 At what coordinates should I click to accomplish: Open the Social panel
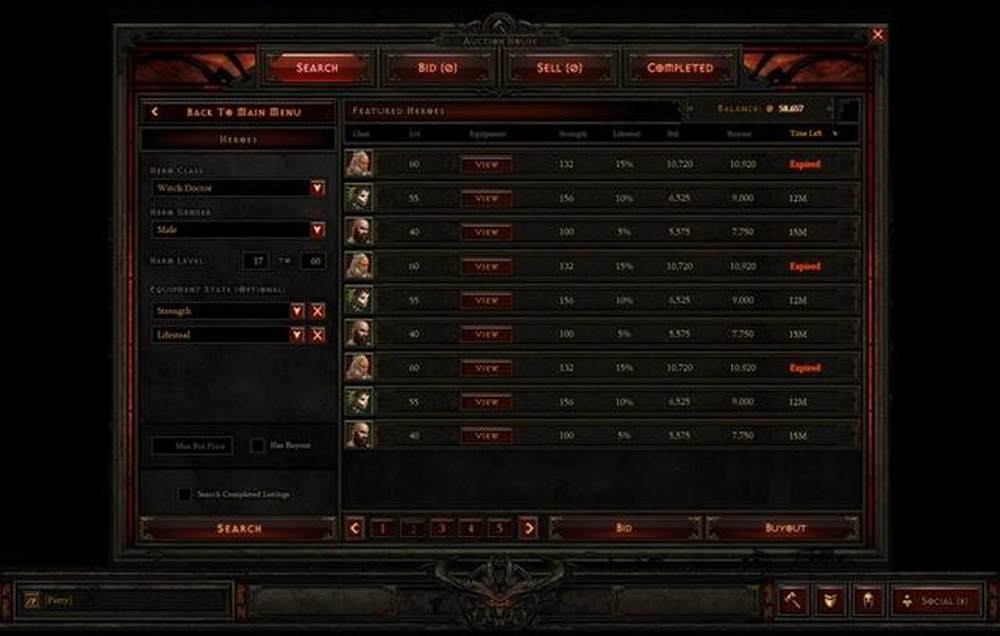click(x=936, y=601)
